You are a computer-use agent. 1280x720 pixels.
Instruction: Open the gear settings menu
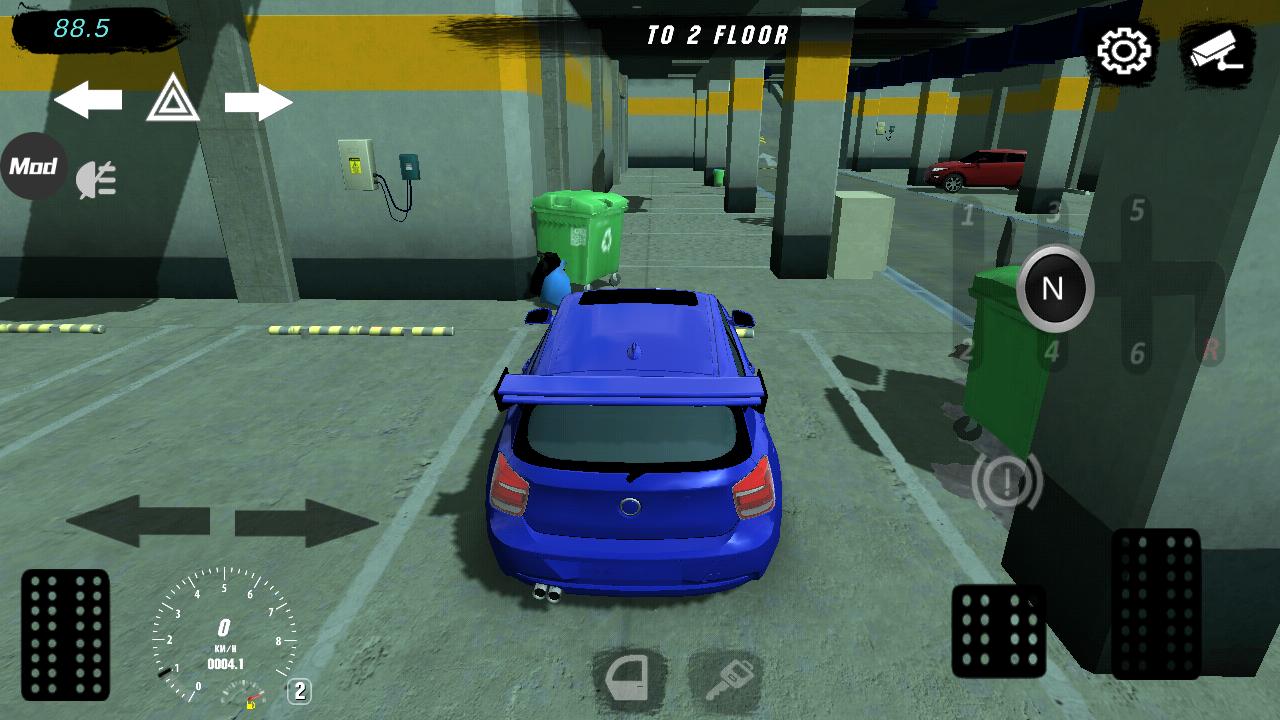coord(1125,50)
